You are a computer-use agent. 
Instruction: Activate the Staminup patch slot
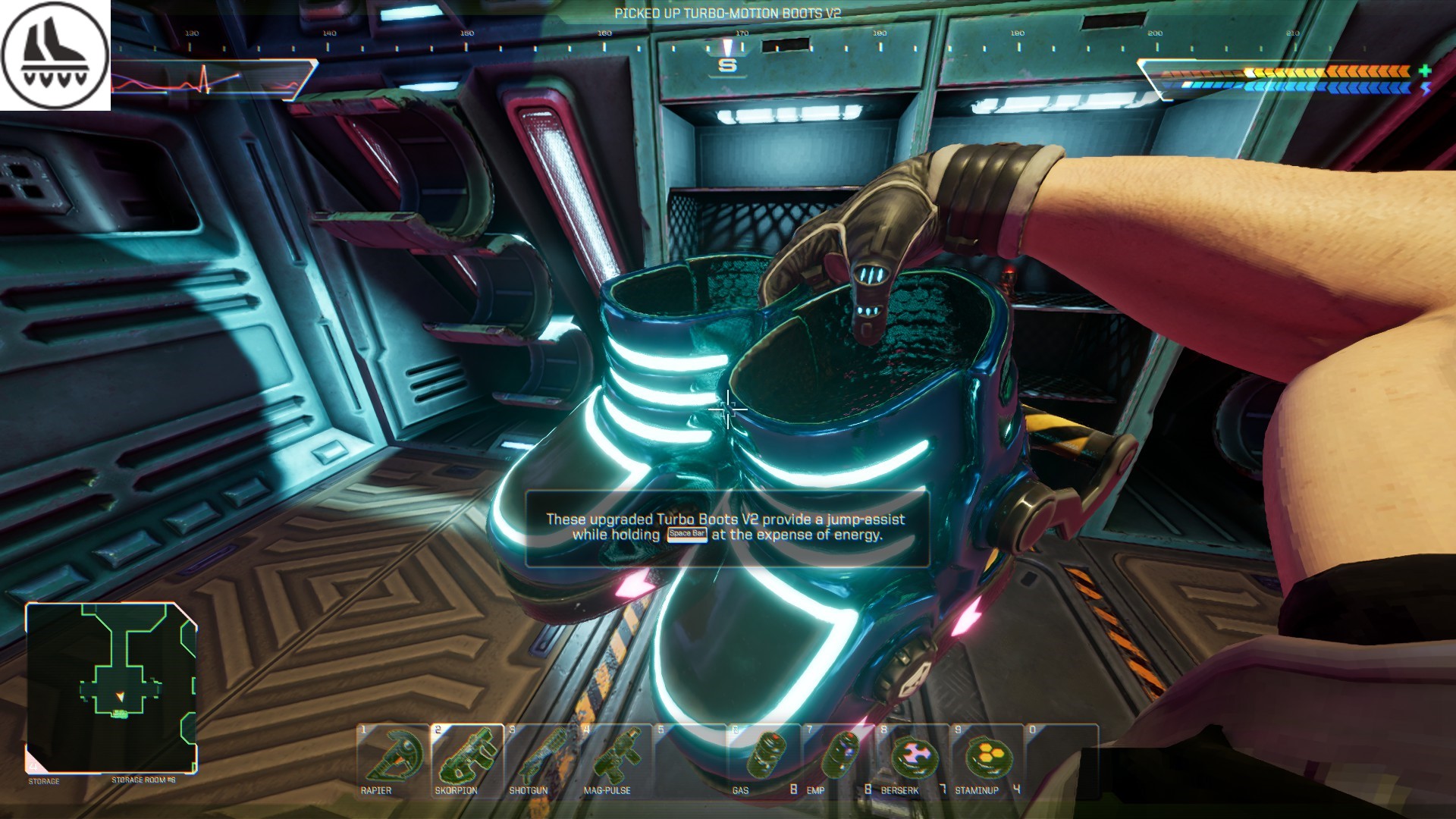(x=987, y=758)
